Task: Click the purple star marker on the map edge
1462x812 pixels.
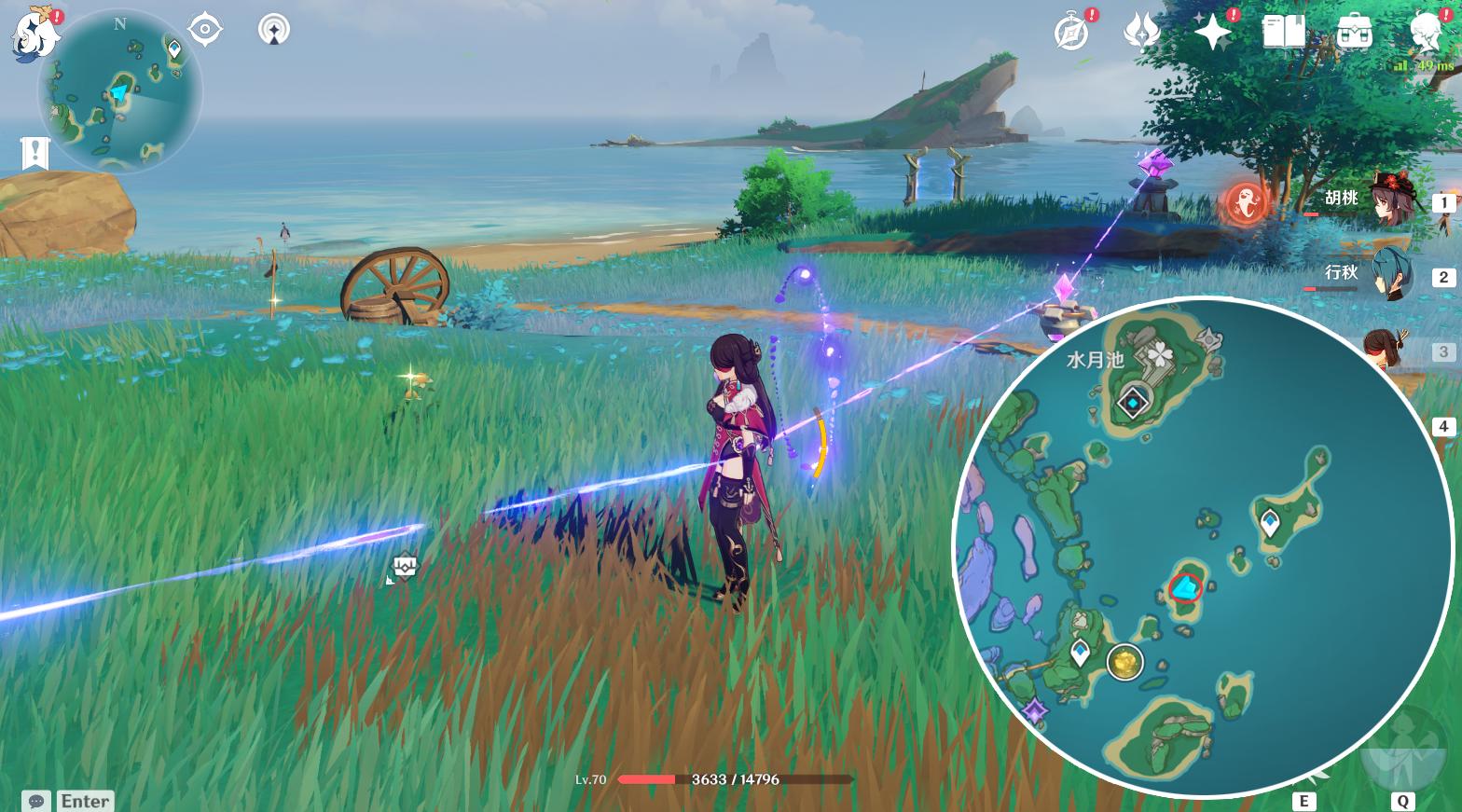Action: (1035, 713)
